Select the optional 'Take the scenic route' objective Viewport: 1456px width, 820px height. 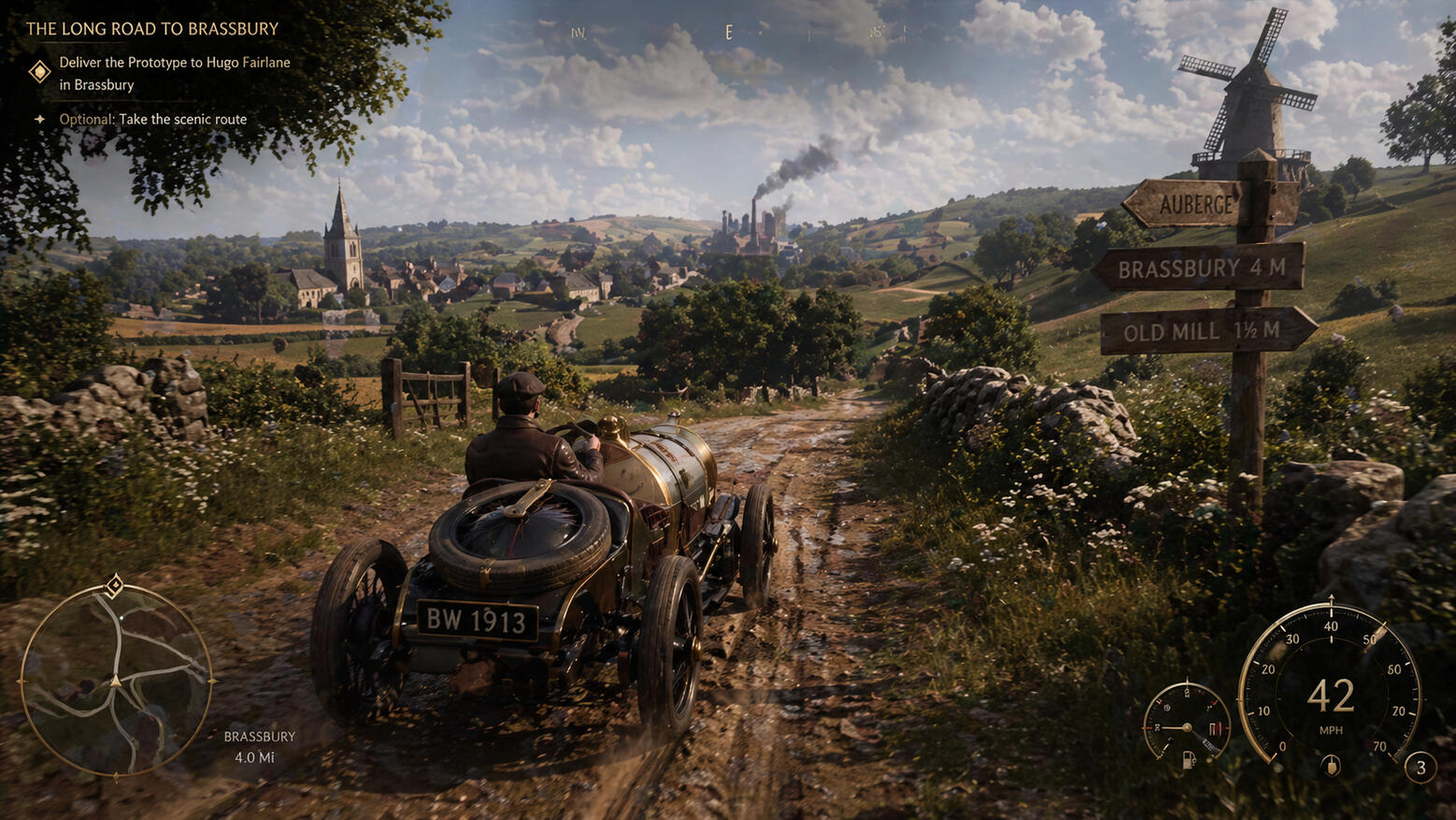coord(153,120)
